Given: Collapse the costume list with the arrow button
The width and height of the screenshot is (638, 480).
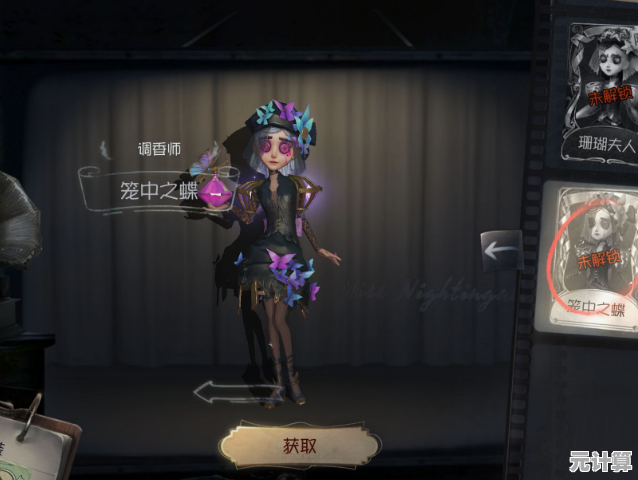Looking at the screenshot, I should (x=501, y=250).
